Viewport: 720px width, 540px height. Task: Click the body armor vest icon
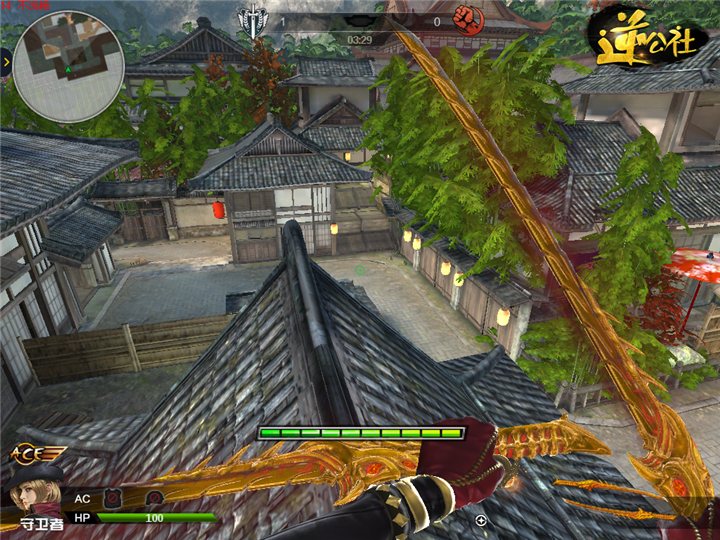[x=114, y=497]
